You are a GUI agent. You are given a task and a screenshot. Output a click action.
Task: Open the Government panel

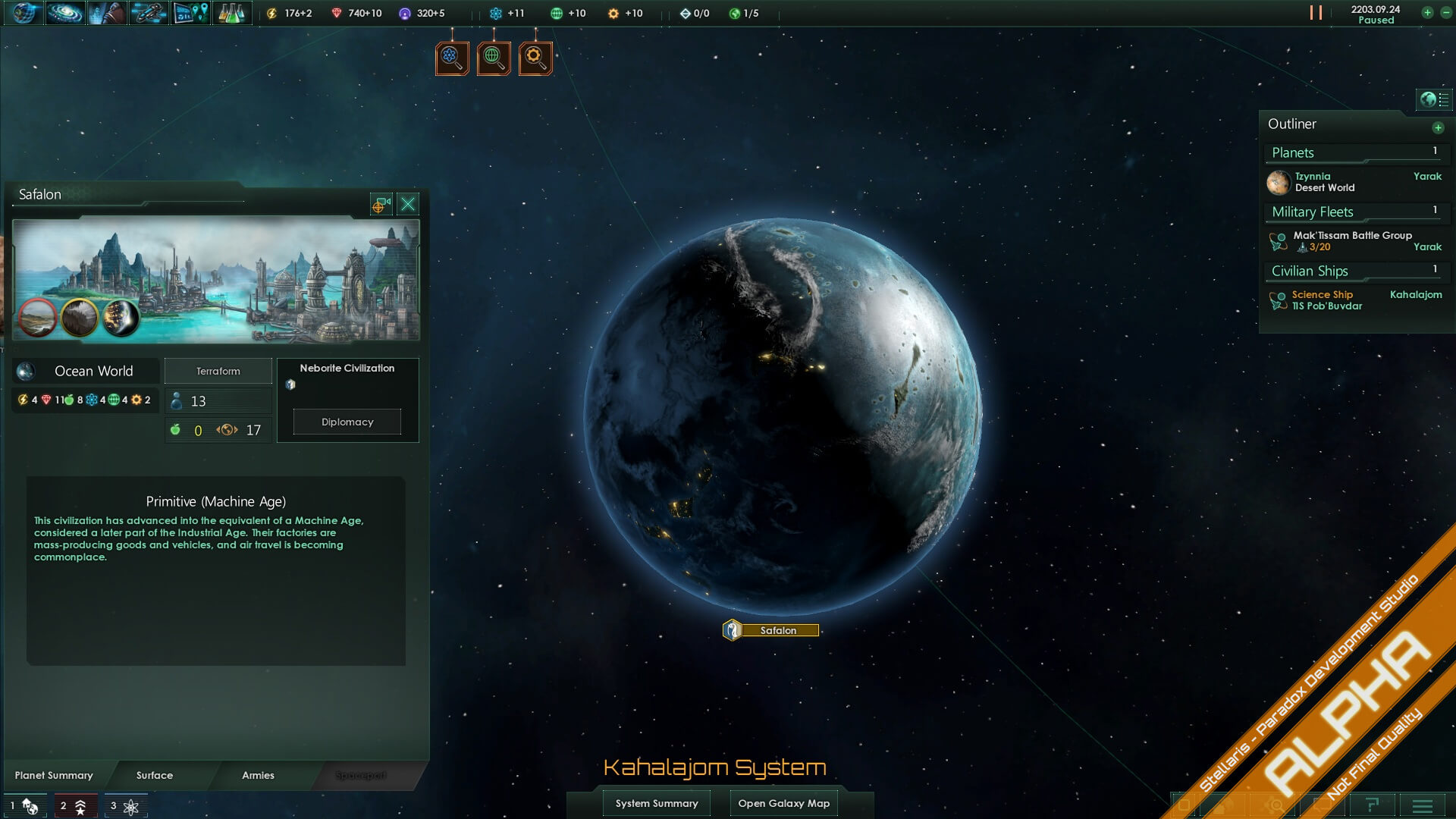coord(25,13)
